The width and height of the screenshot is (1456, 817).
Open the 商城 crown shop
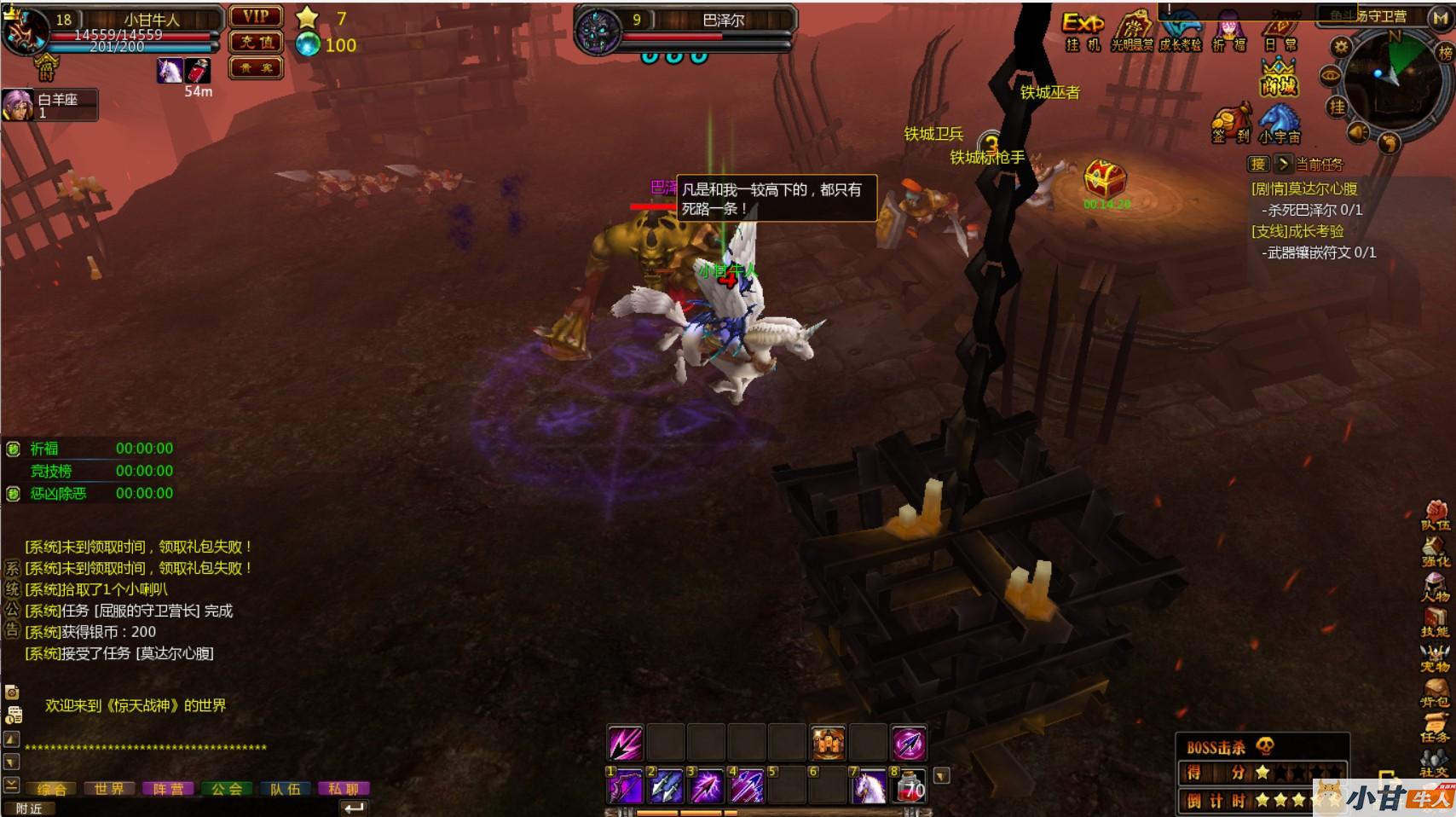pos(1279,77)
